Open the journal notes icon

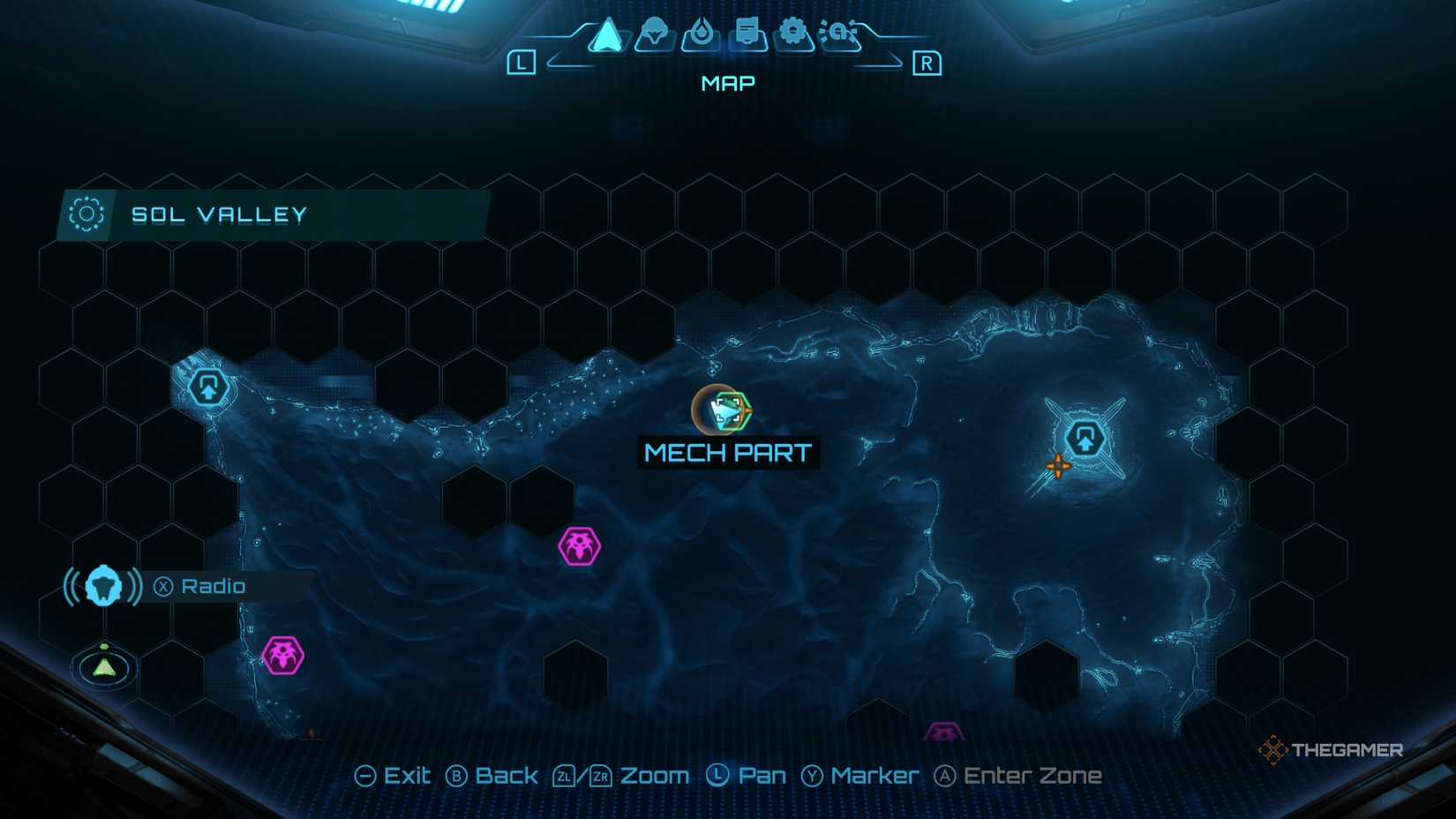[x=748, y=35]
